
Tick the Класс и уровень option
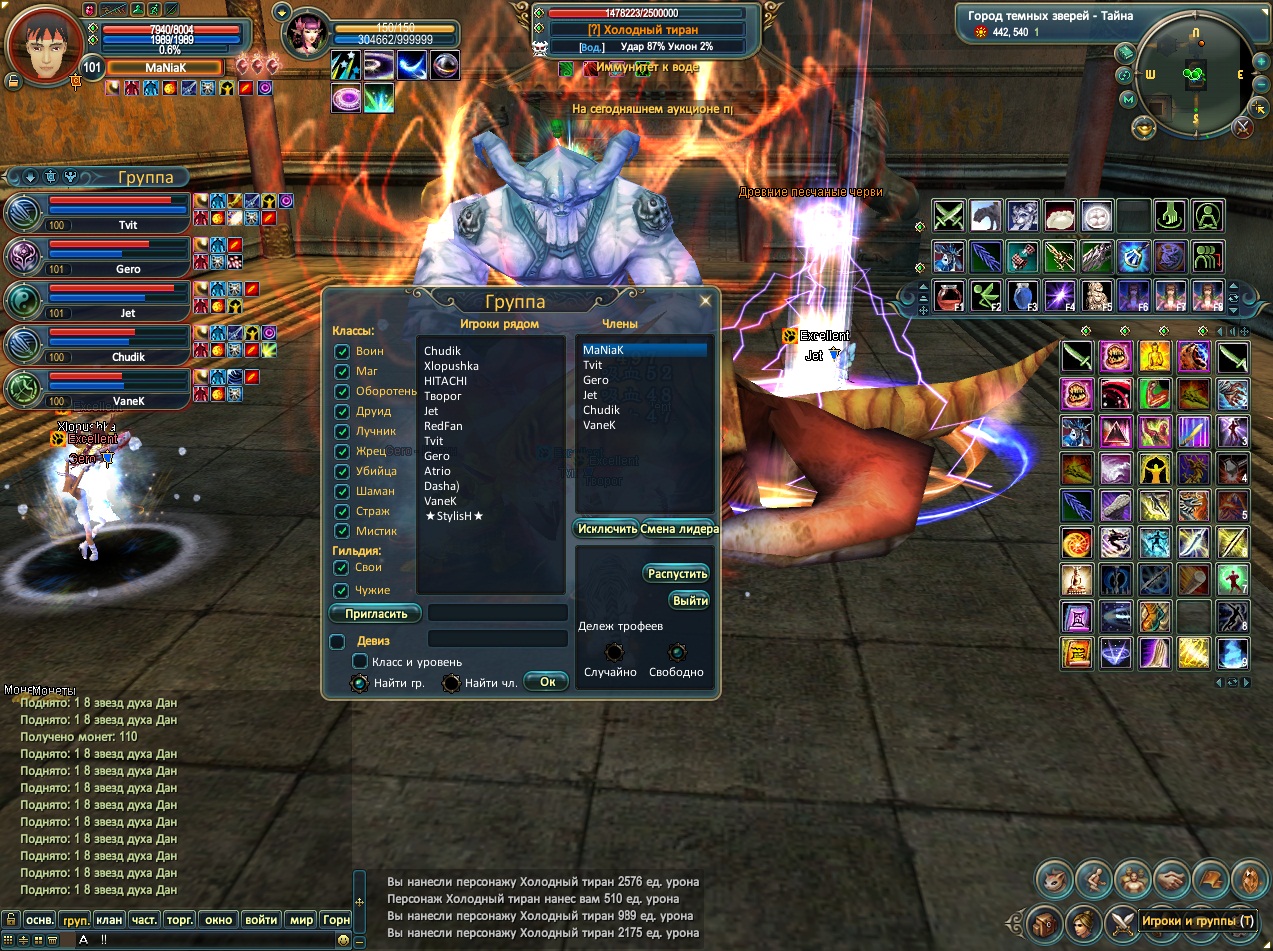coord(361,662)
